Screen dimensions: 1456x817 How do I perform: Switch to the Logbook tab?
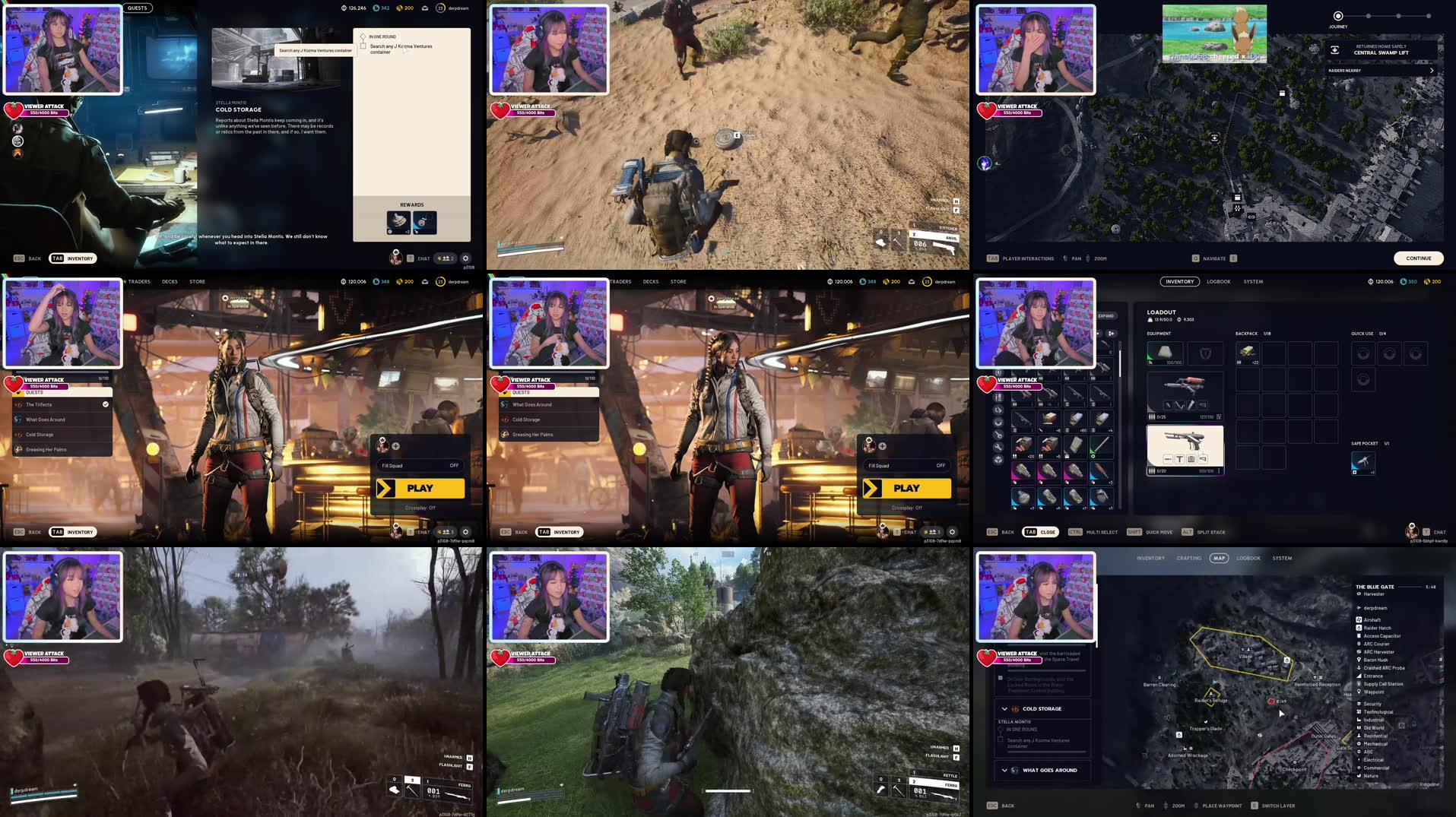click(1218, 281)
